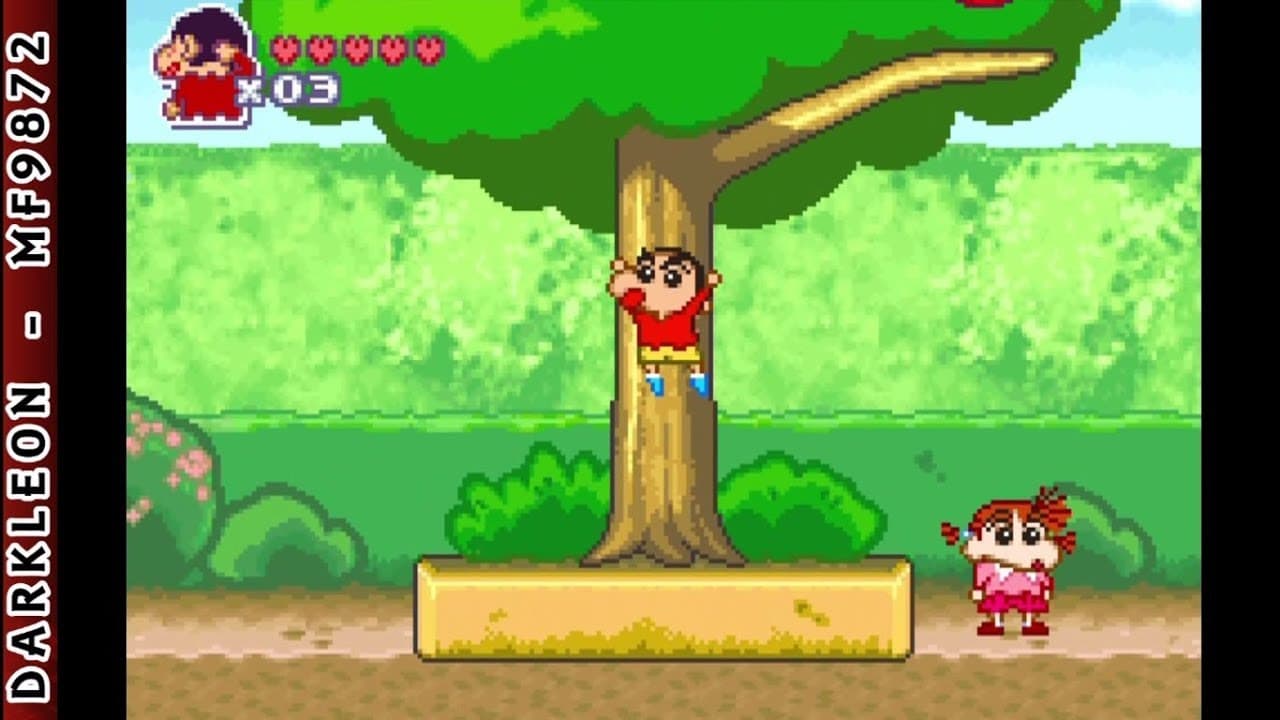Click the last heart of the life meter
1280x720 pixels.
click(x=430, y=48)
